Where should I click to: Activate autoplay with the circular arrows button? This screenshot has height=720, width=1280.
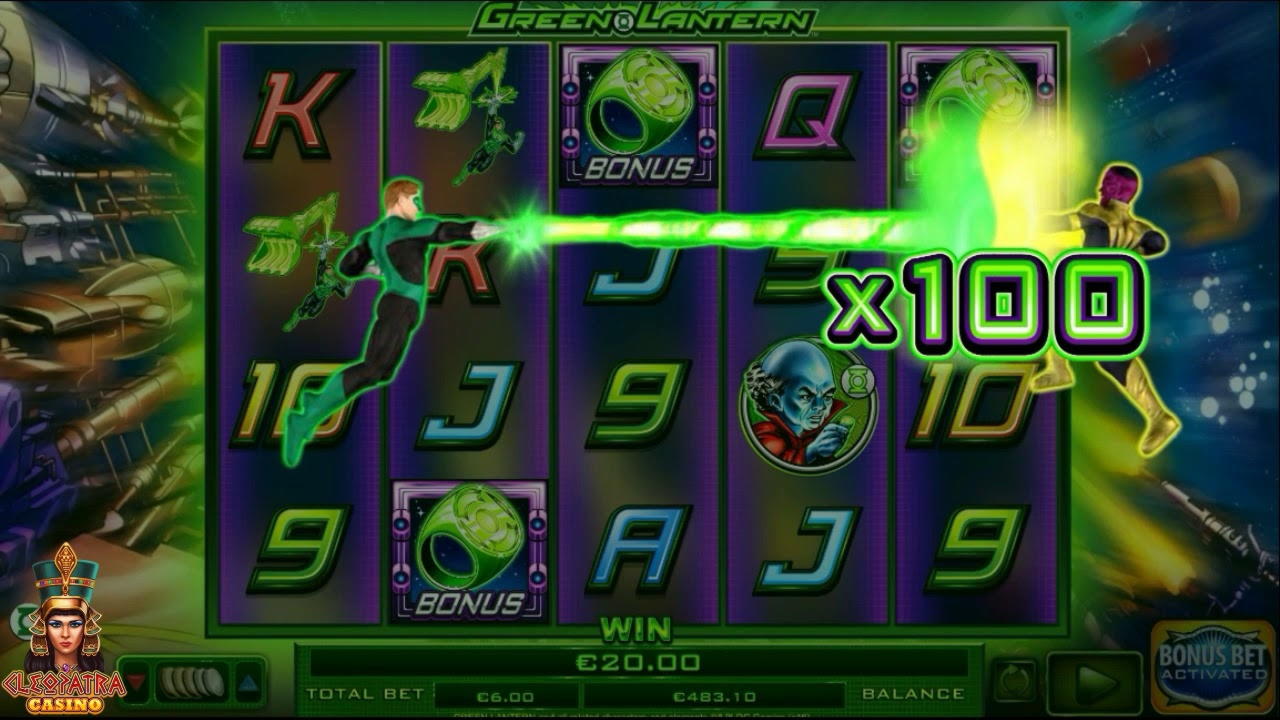pyautogui.click(x=1016, y=683)
